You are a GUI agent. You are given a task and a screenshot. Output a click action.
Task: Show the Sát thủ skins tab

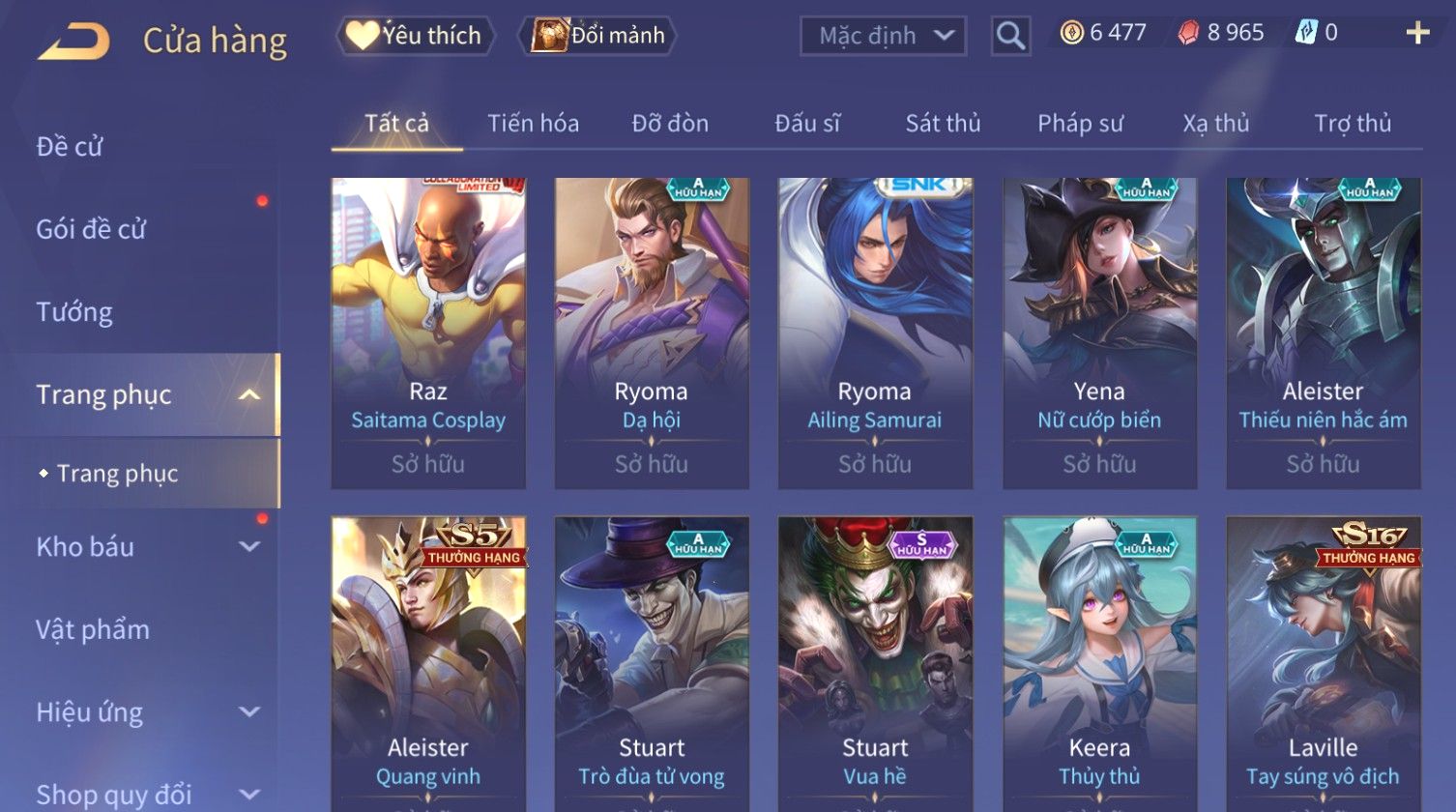(943, 124)
